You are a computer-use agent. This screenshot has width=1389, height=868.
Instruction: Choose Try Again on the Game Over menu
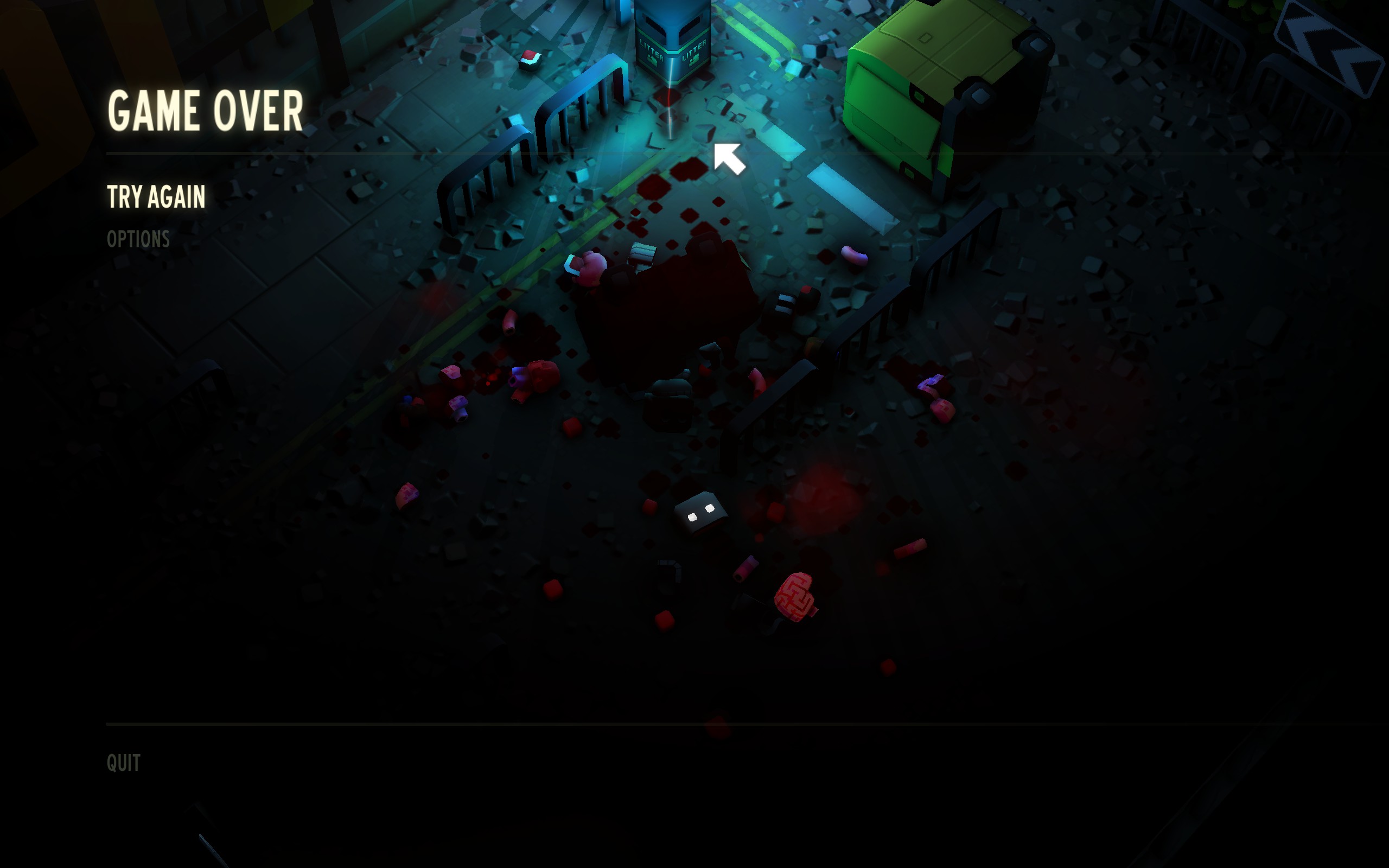coord(156,197)
